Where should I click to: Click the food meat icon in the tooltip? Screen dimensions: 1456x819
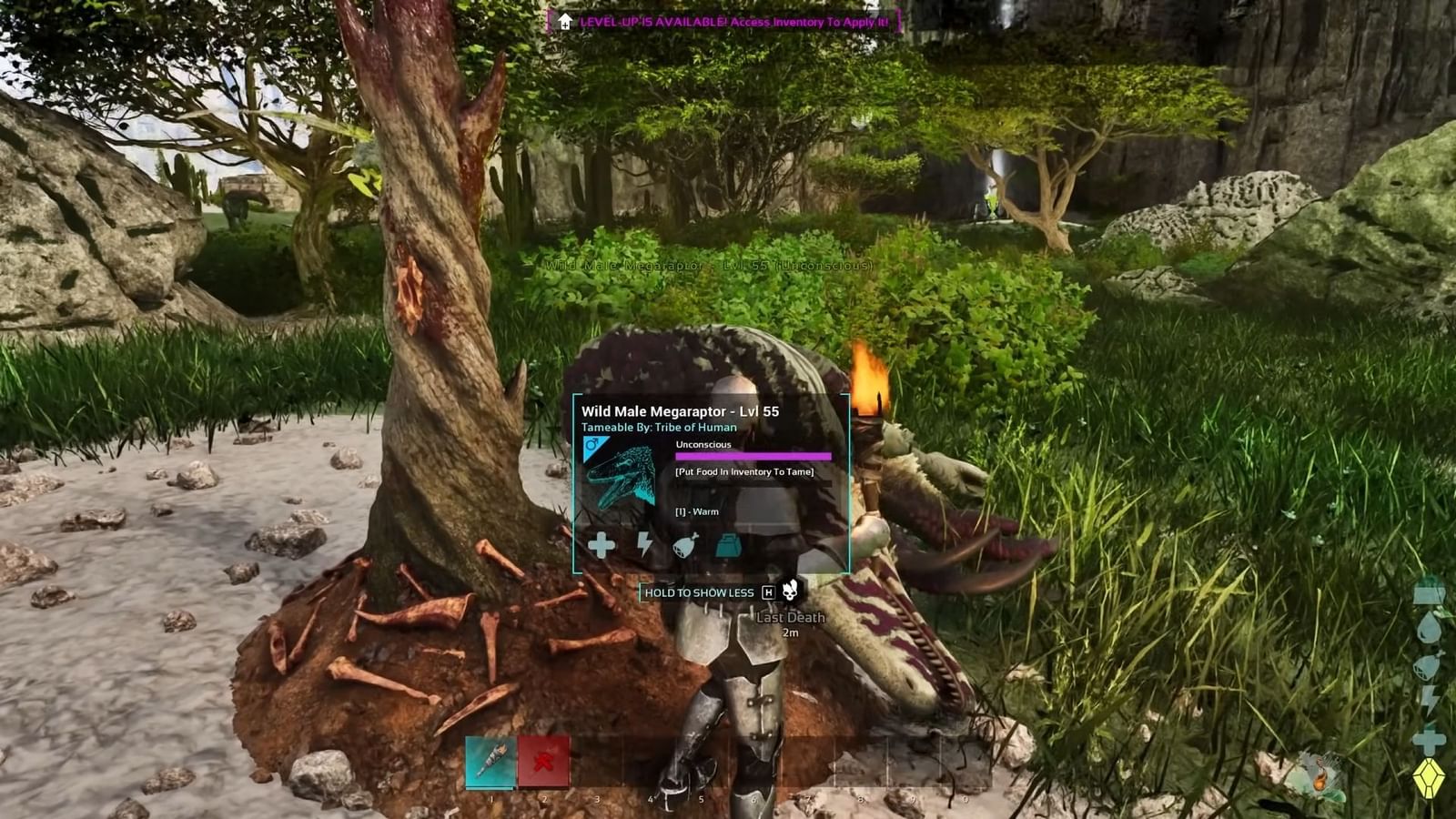(x=685, y=547)
